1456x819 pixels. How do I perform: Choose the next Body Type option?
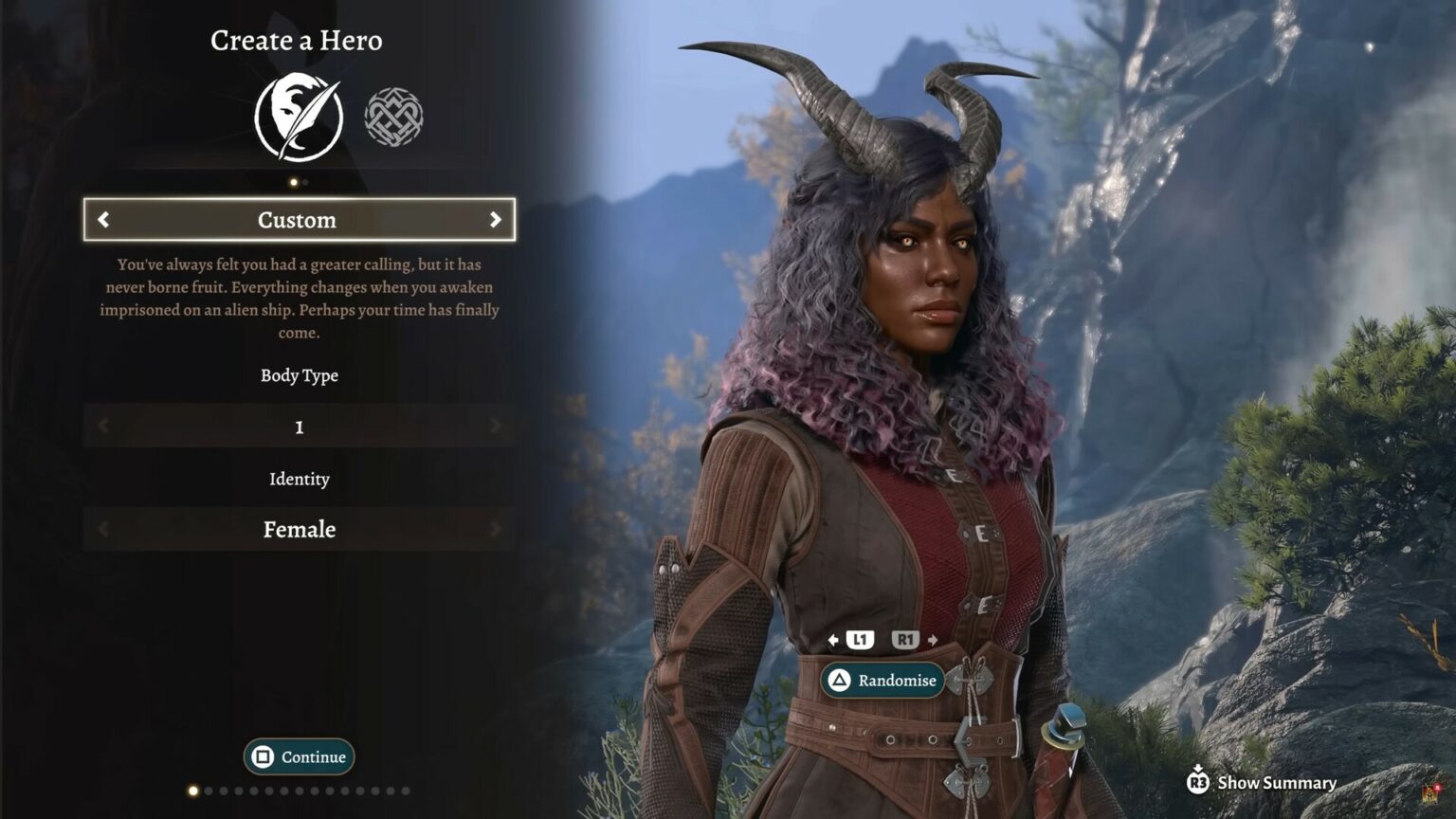pos(495,427)
